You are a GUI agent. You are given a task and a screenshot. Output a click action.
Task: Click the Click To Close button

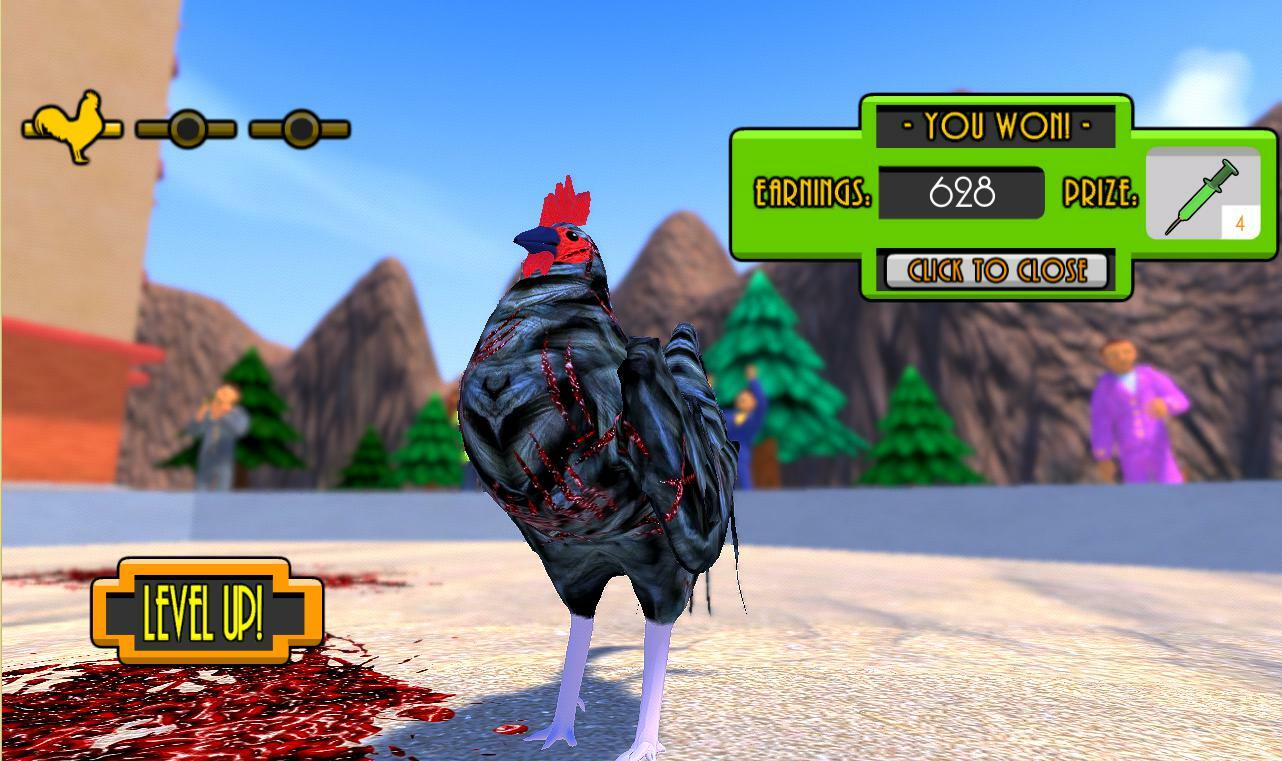click(x=996, y=271)
